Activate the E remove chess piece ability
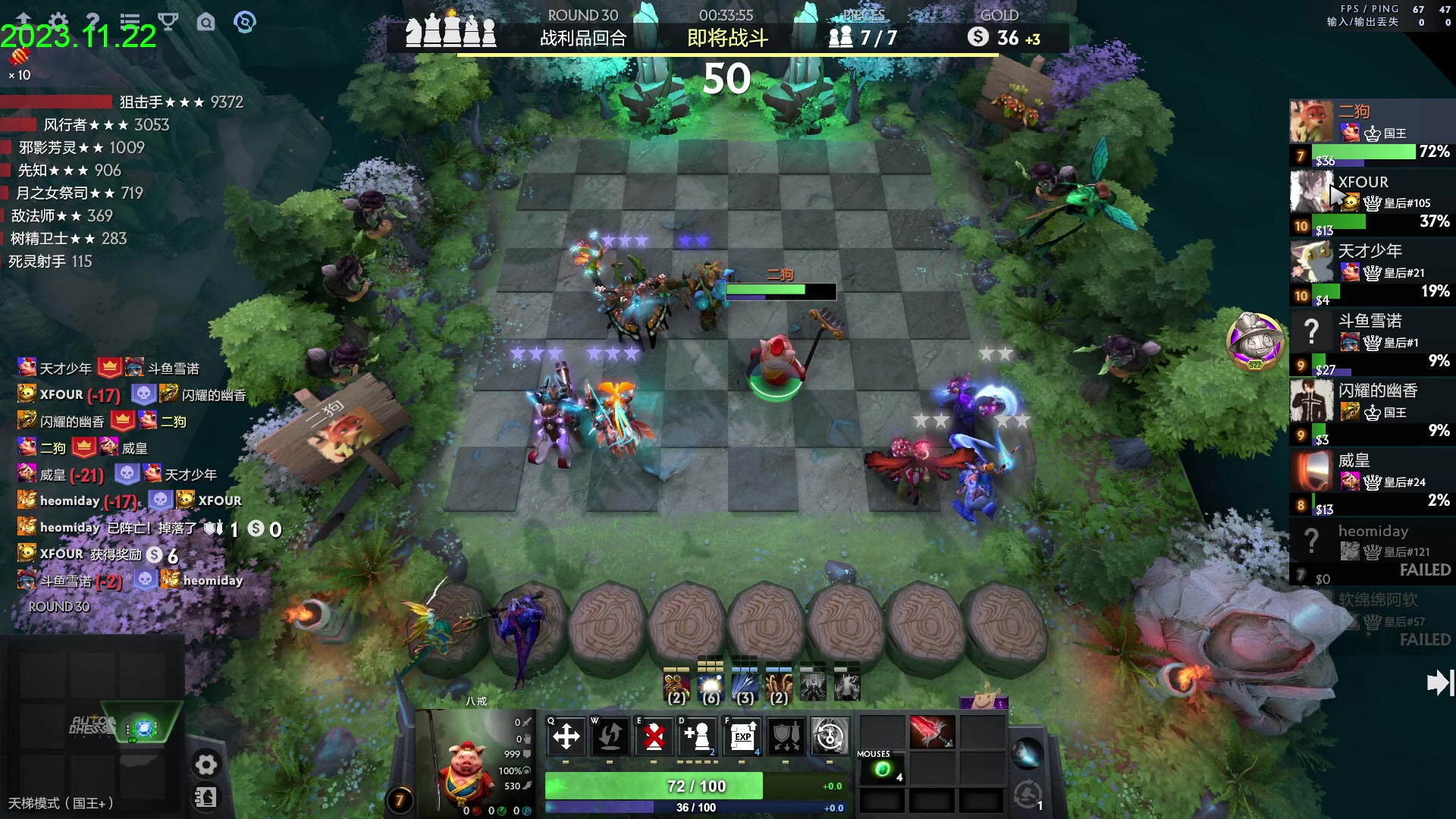The height and width of the screenshot is (819, 1456). (x=654, y=736)
